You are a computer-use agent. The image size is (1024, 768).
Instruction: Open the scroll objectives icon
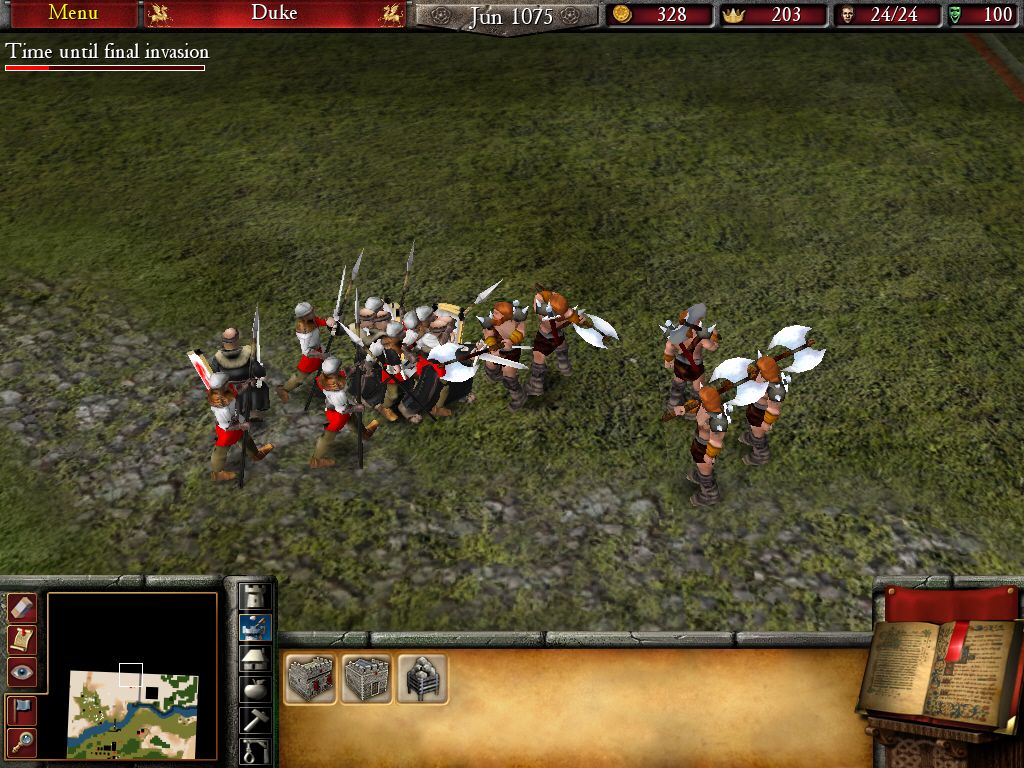[x=22, y=639]
